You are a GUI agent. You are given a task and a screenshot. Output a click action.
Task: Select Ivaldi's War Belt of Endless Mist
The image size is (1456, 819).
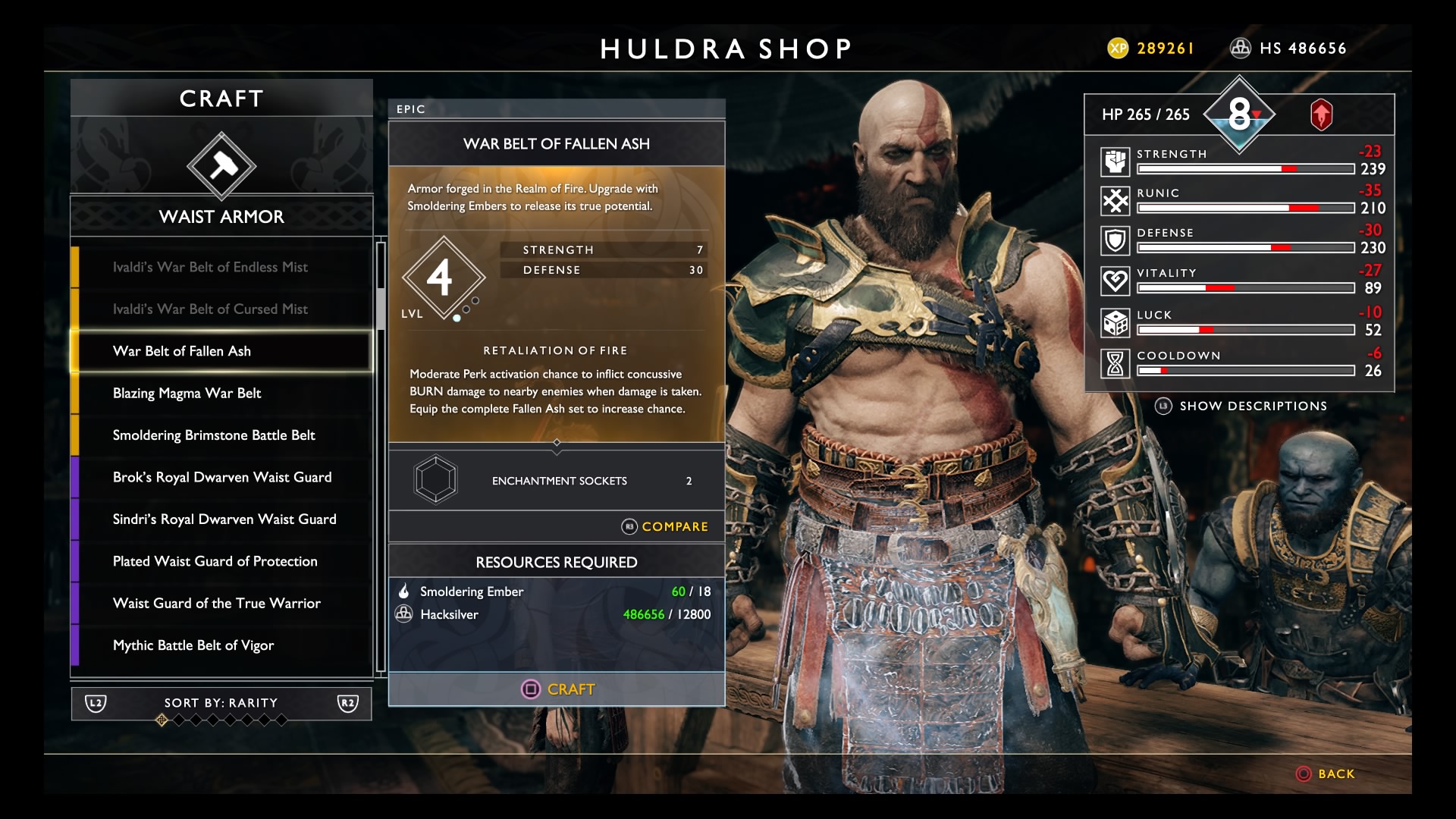point(210,267)
